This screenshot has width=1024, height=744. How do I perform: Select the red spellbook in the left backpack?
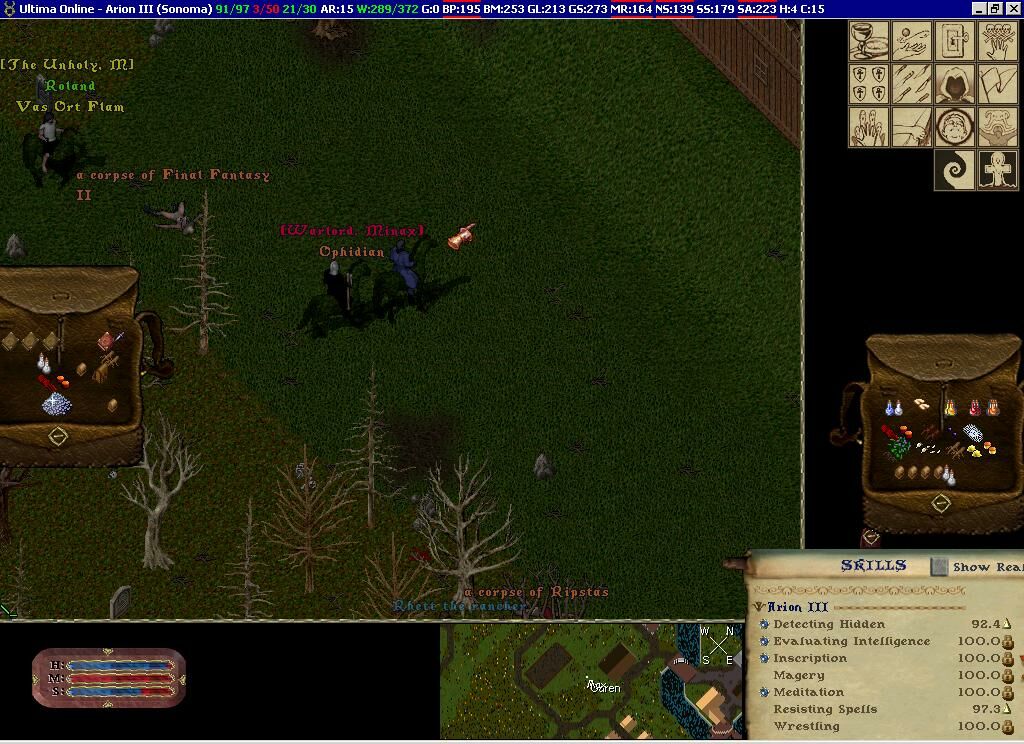[x=105, y=342]
